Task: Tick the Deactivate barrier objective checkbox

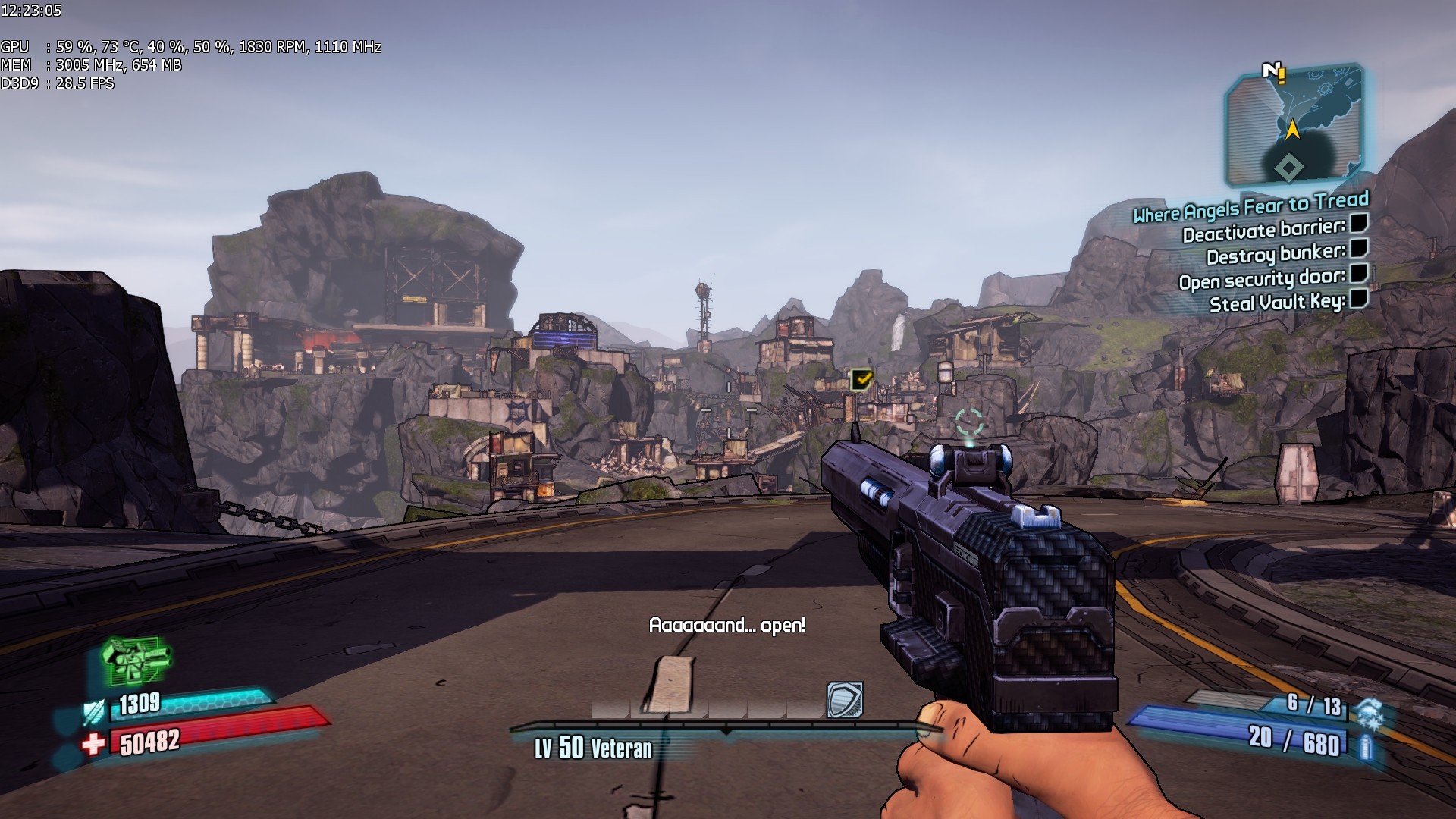Action: pyautogui.click(x=1359, y=223)
